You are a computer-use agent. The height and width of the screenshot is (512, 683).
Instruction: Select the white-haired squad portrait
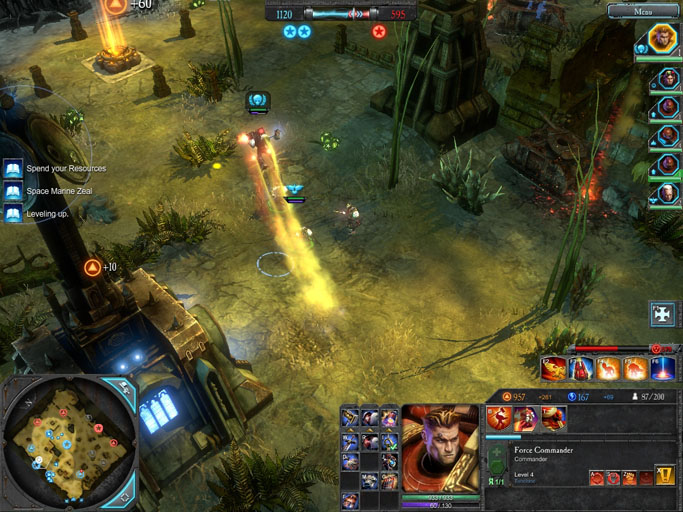tap(667, 194)
